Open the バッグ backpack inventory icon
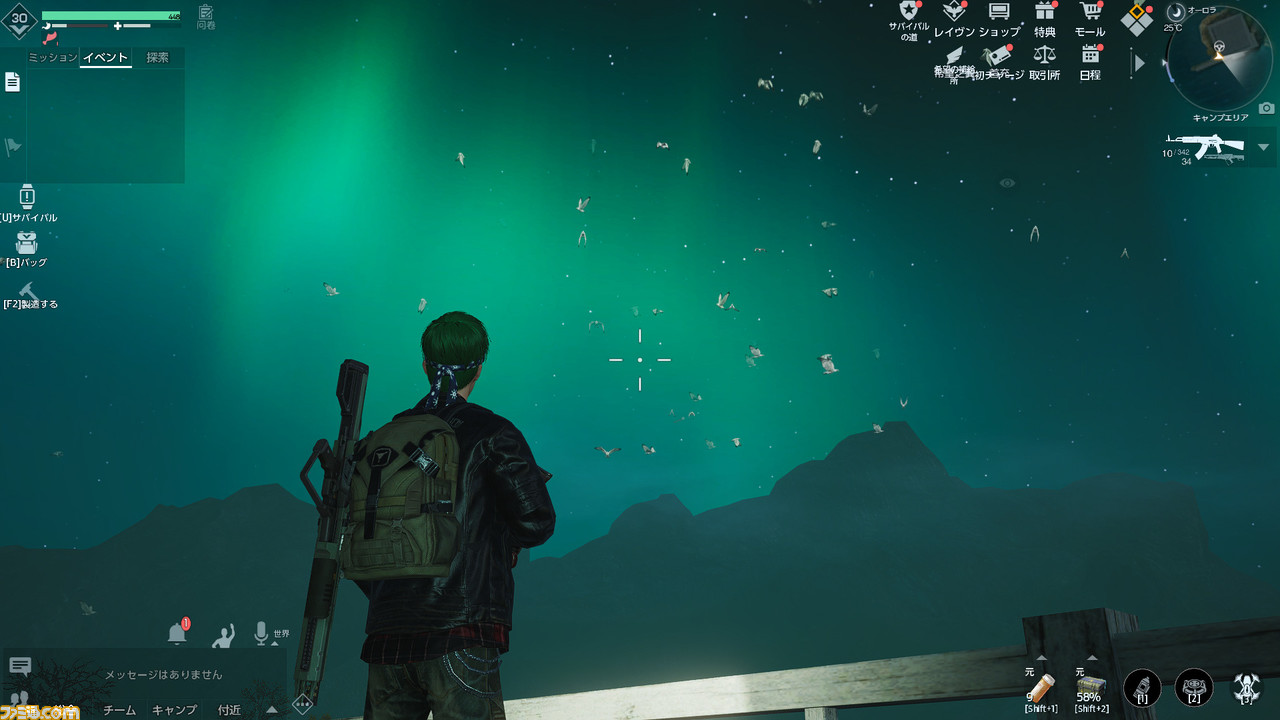Viewport: 1280px width, 720px height. 27,240
